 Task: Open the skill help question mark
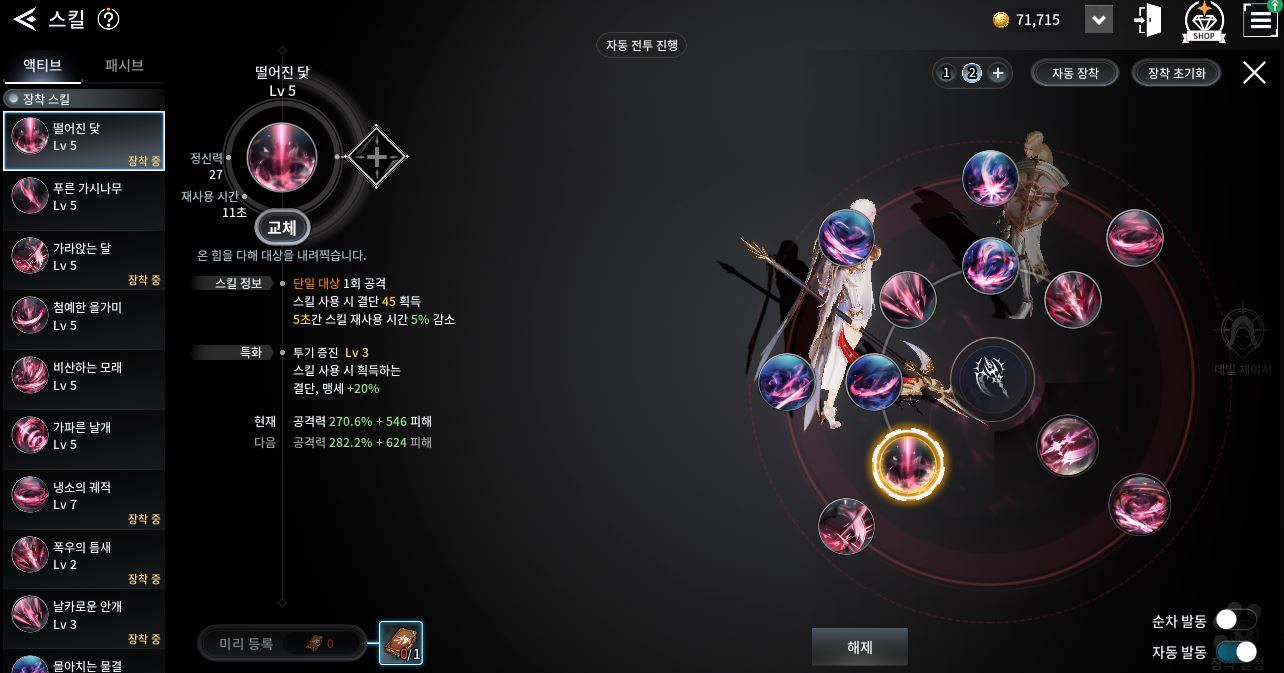(x=109, y=19)
